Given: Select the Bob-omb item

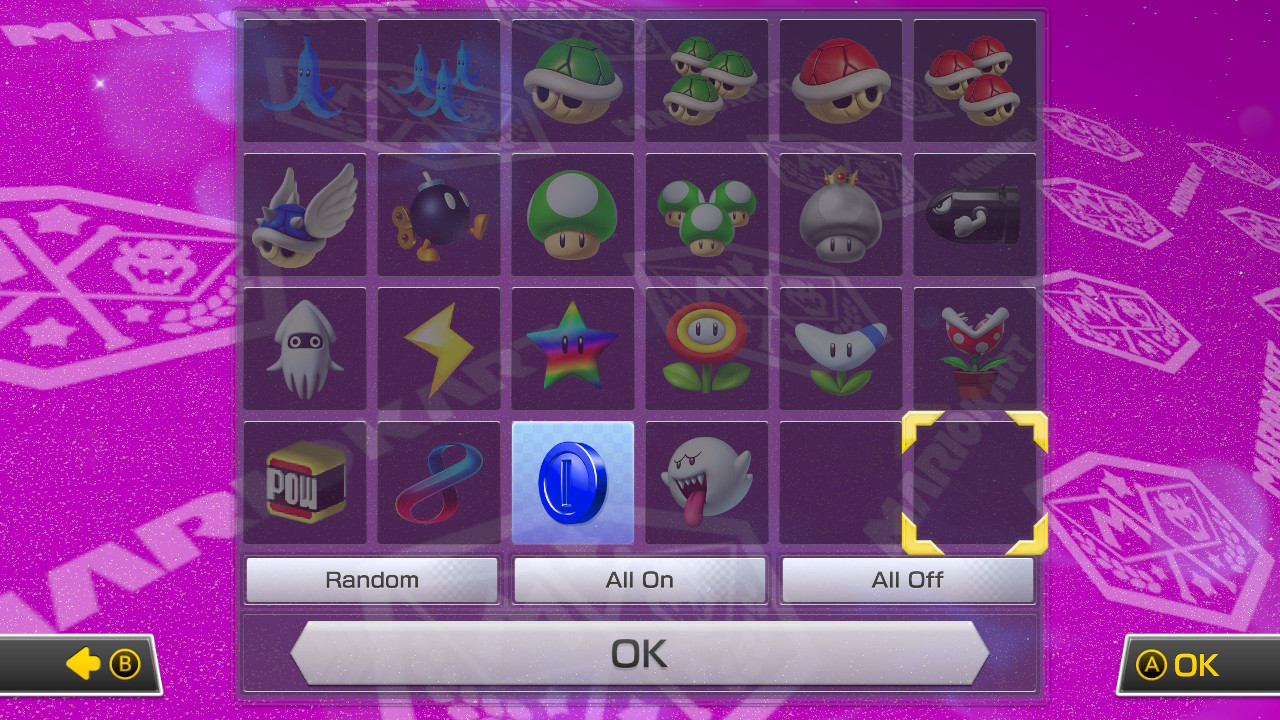Looking at the screenshot, I should click(x=438, y=214).
